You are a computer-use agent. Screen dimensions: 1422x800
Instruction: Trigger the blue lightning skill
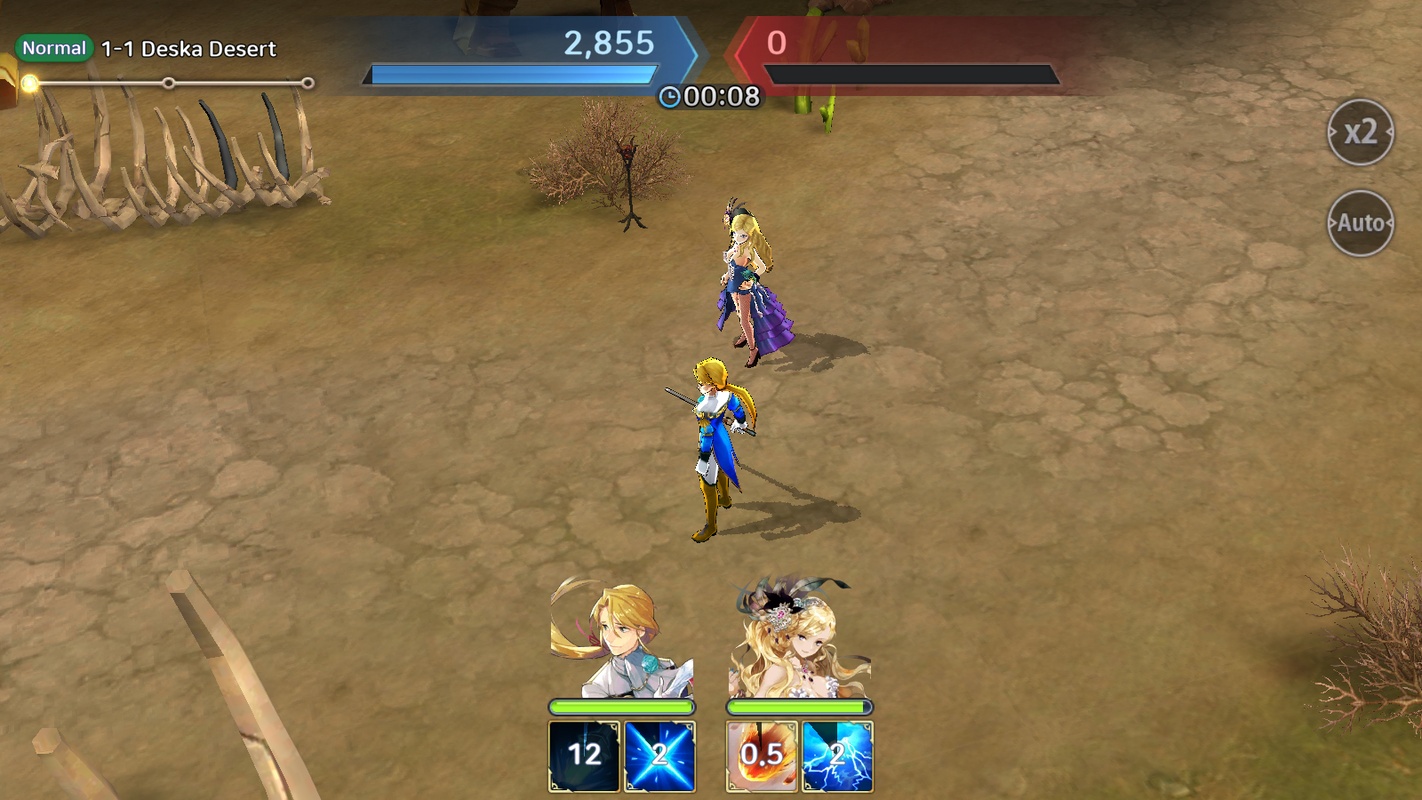pyautogui.click(x=838, y=756)
